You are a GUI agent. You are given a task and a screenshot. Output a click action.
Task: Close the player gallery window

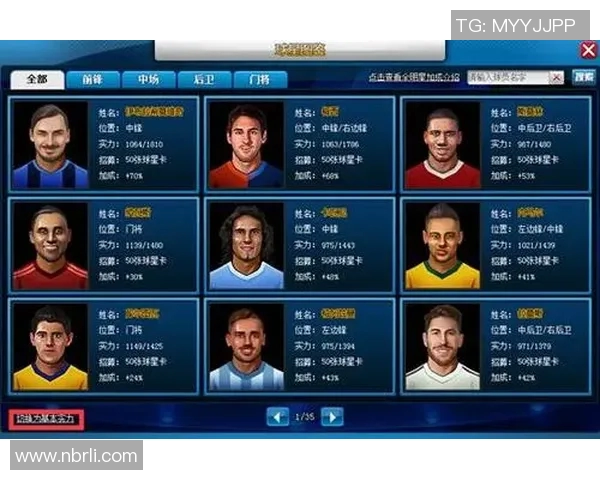pyautogui.click(x=588, y=50)
